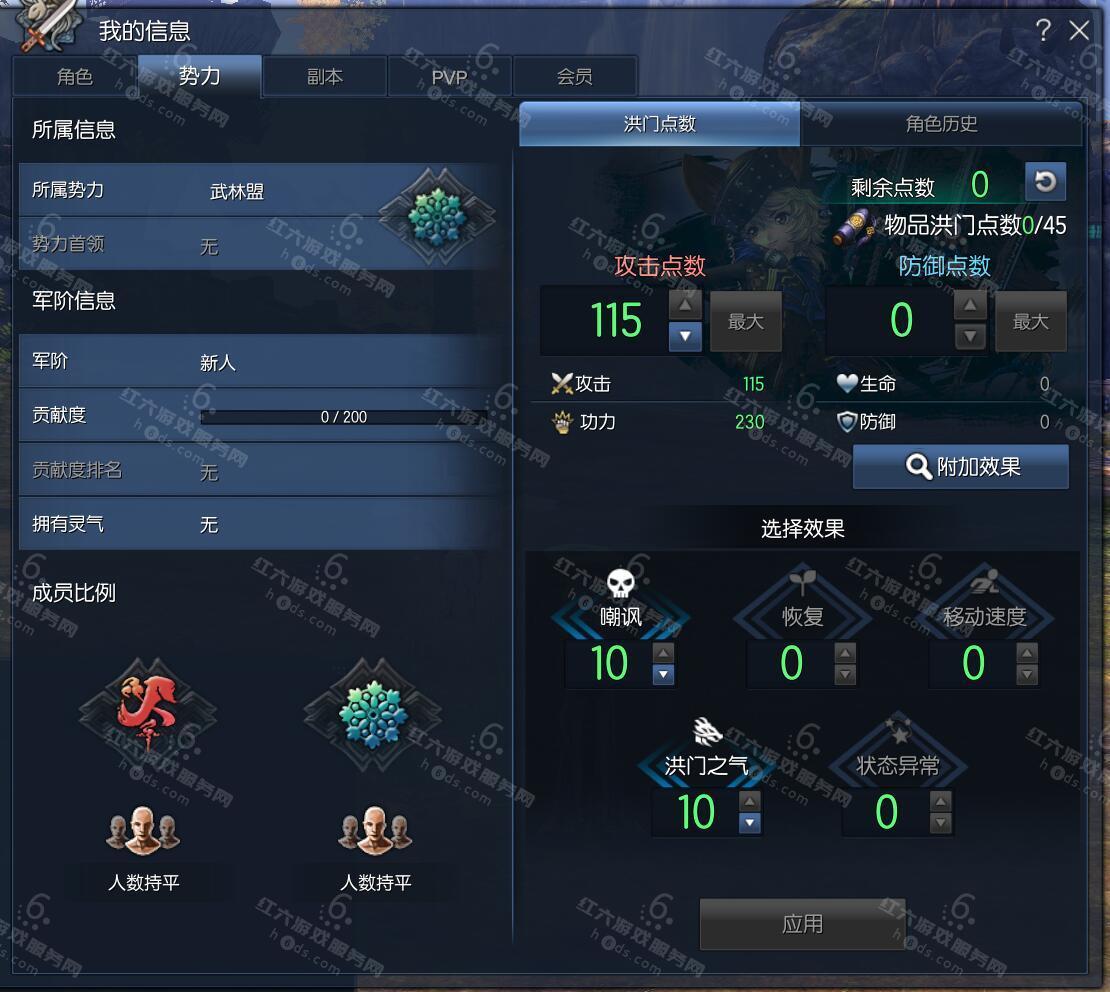Lower the 洪门之气 effect value

pos(750,823)
